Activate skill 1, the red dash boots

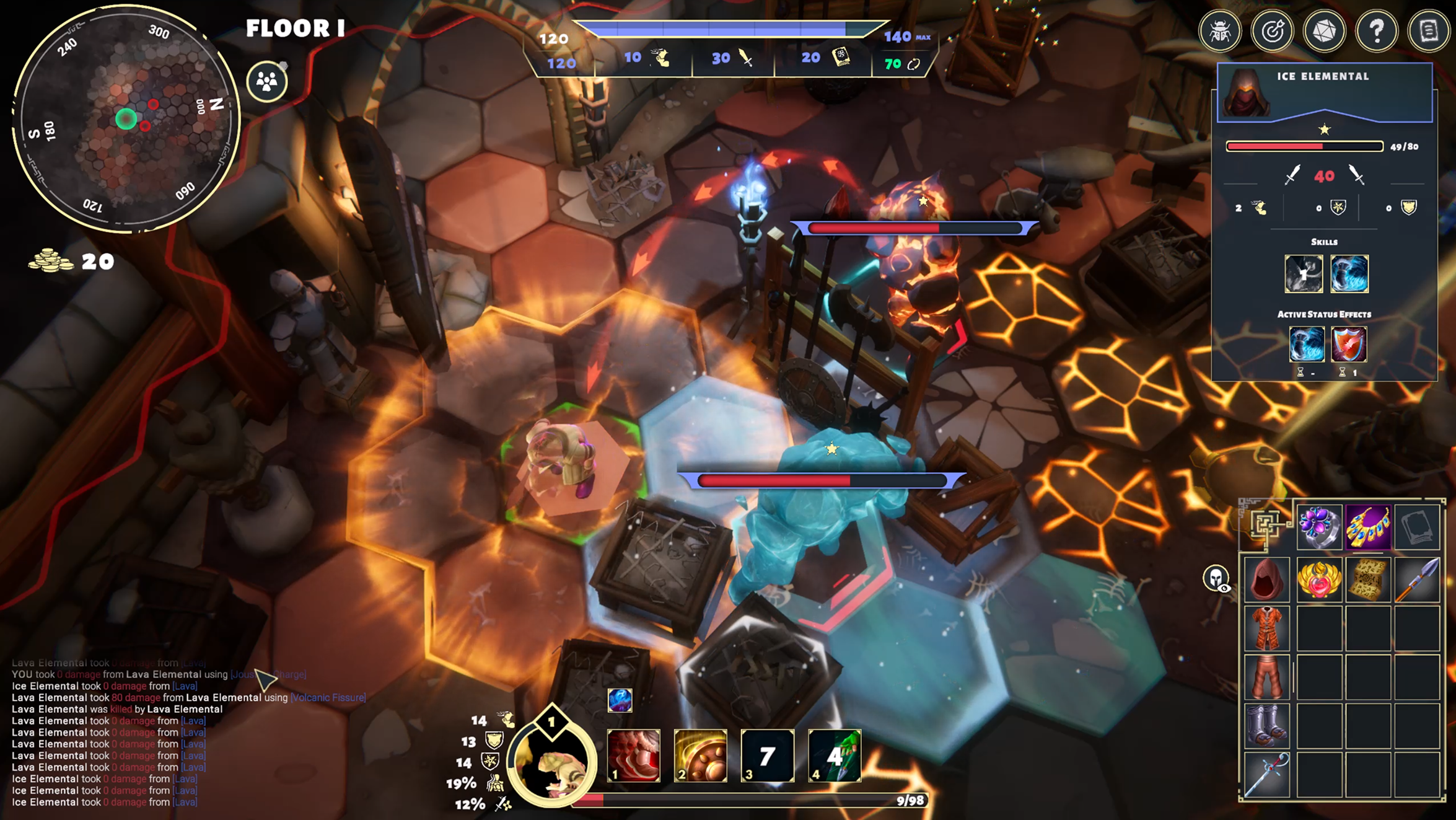coord(633,755)
